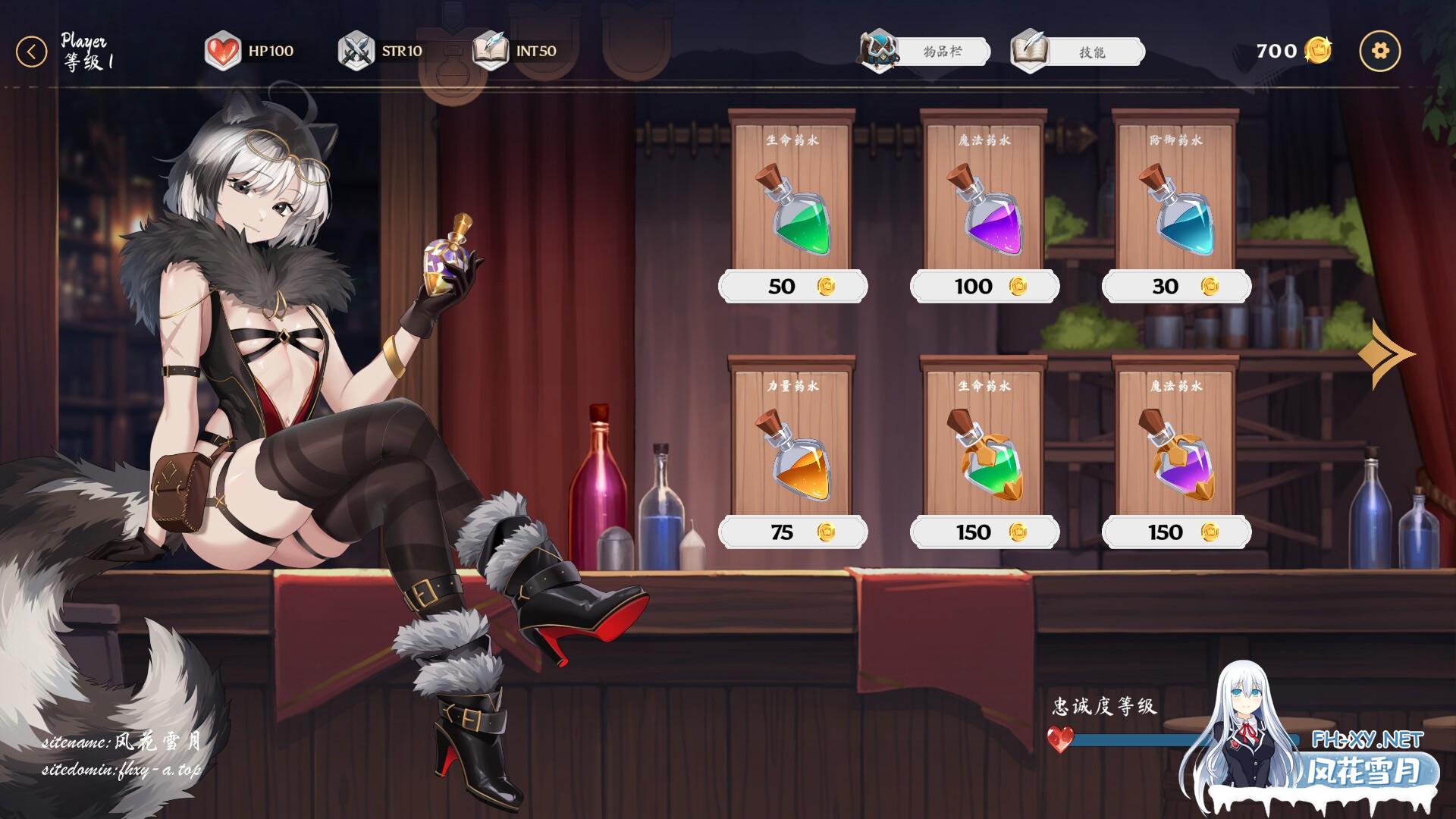The height and width of the screenshot is (819, 1456).
Task: Go back using the arrow button
Action: (x=31, y=52)
